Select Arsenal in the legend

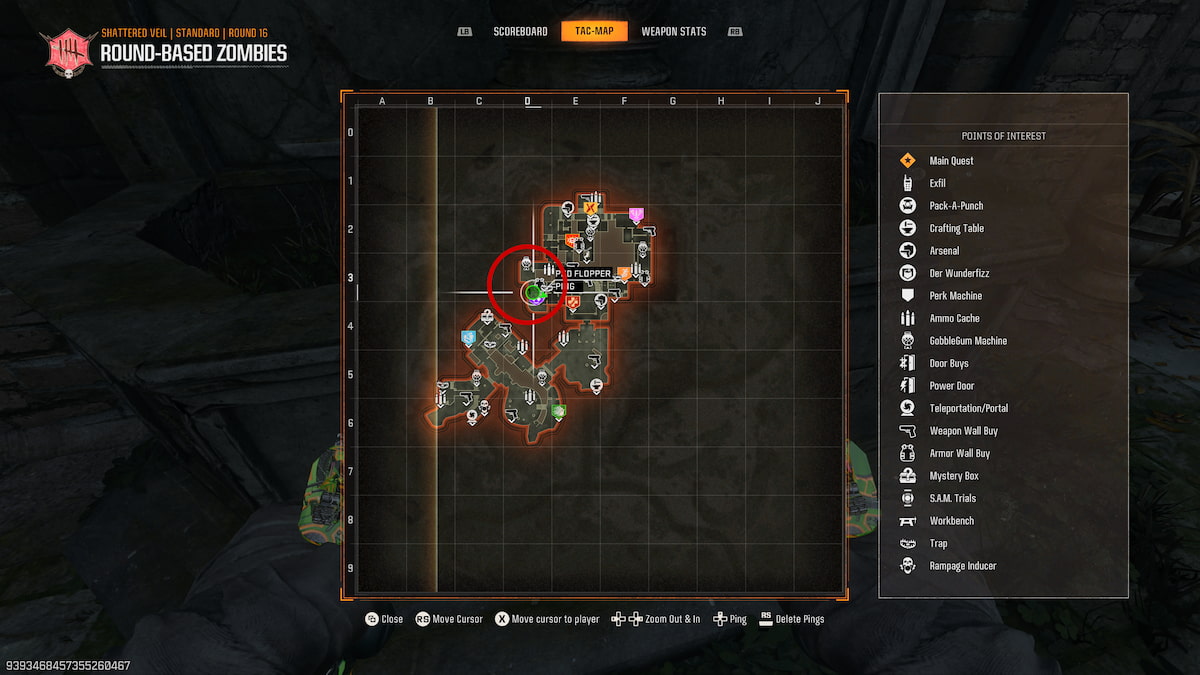(x=944, y=251)
